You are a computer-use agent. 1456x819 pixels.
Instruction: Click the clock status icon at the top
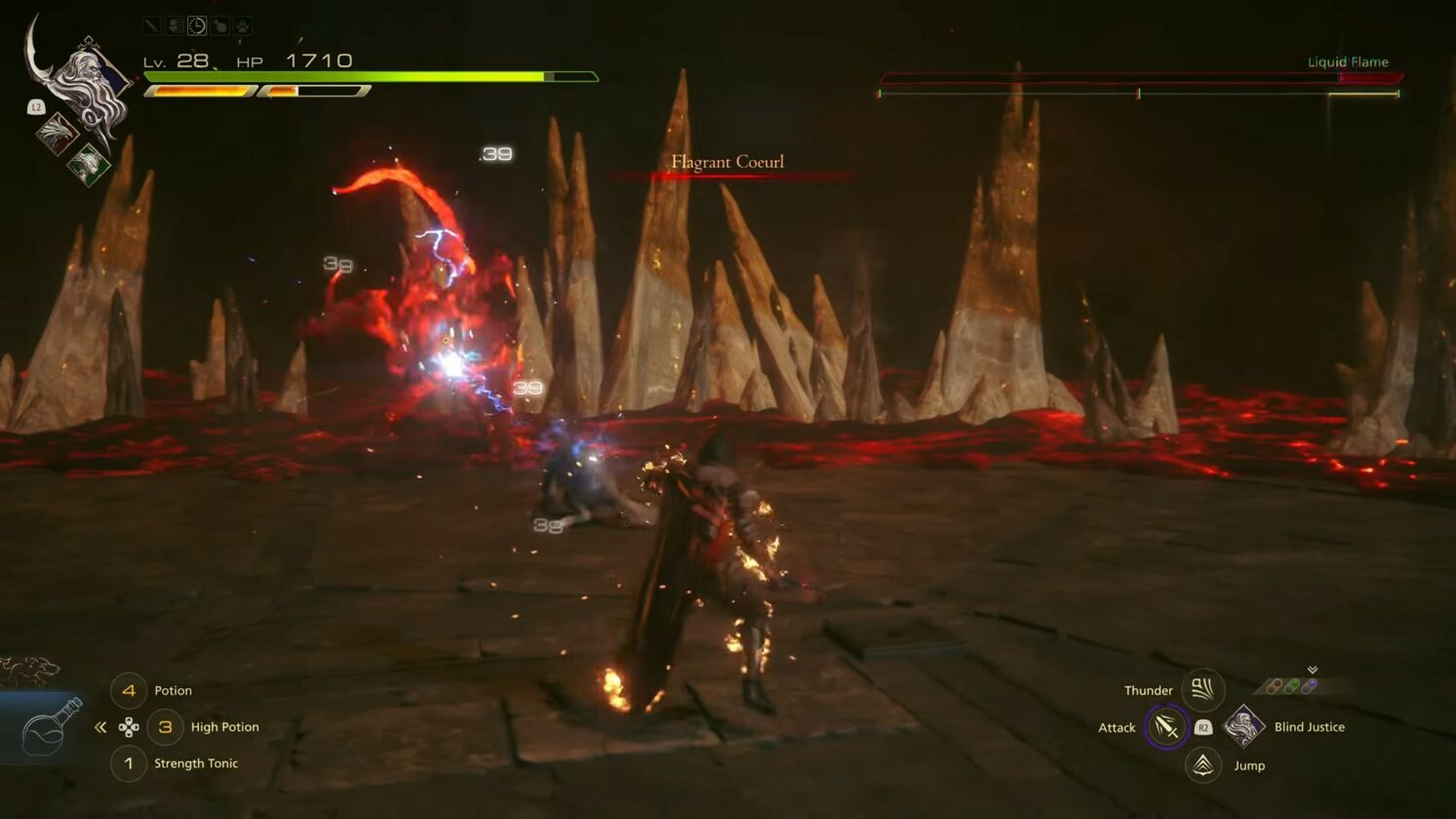pyautogui.click(x=198, y=25)
